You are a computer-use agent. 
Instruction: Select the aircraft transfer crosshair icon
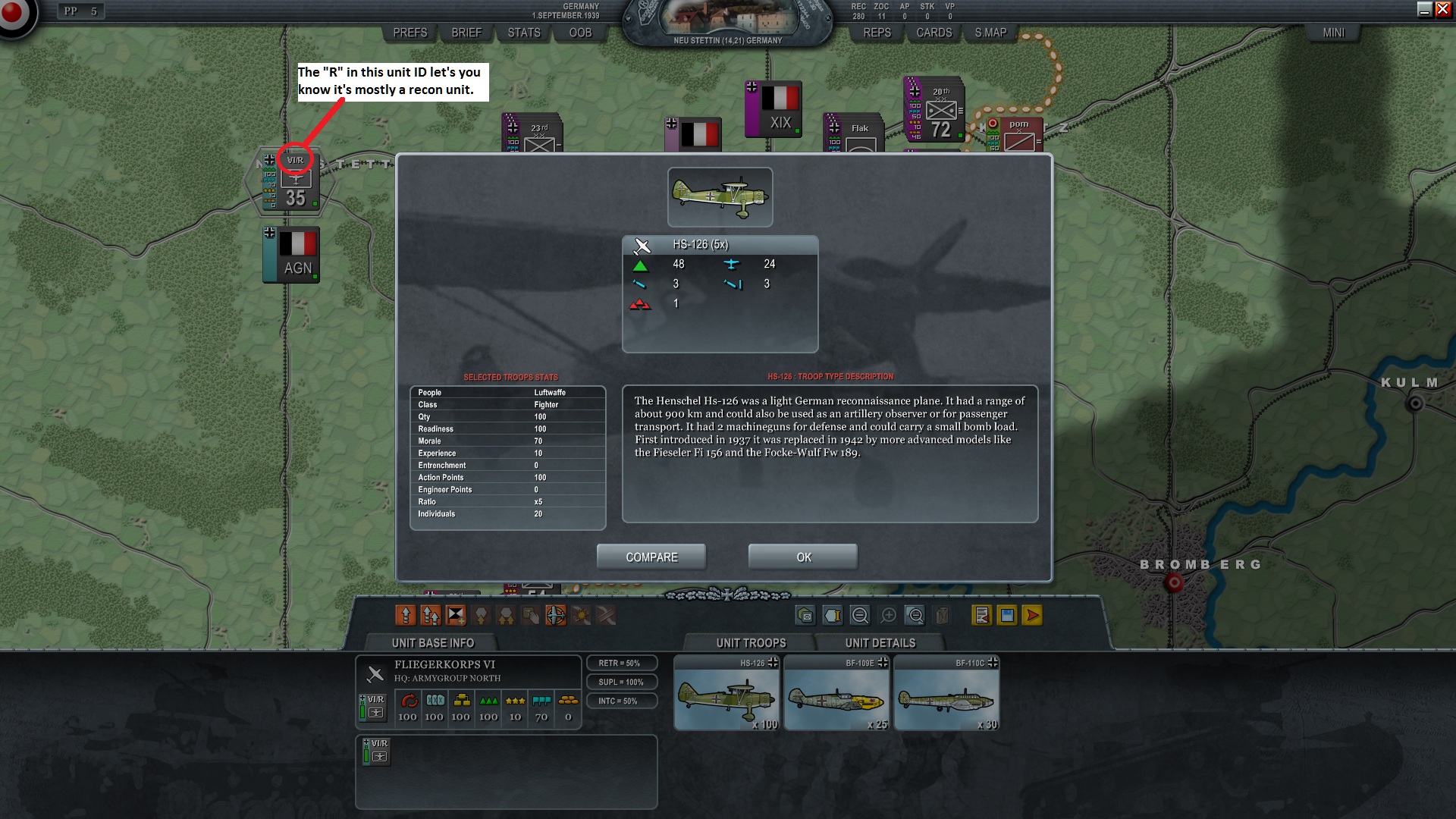click(556, 616)
